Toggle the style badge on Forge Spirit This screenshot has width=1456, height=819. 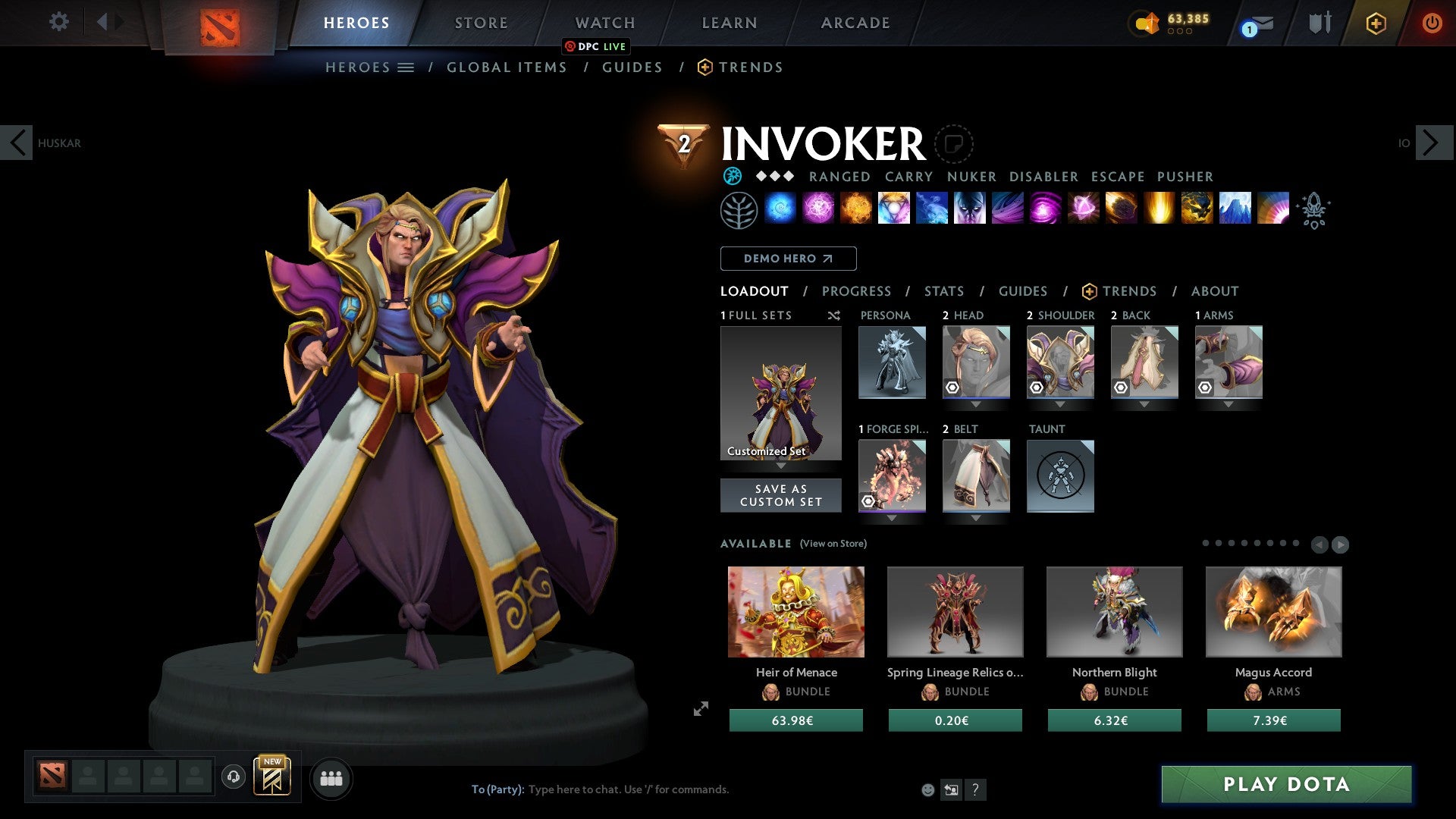tap(869, 501)
